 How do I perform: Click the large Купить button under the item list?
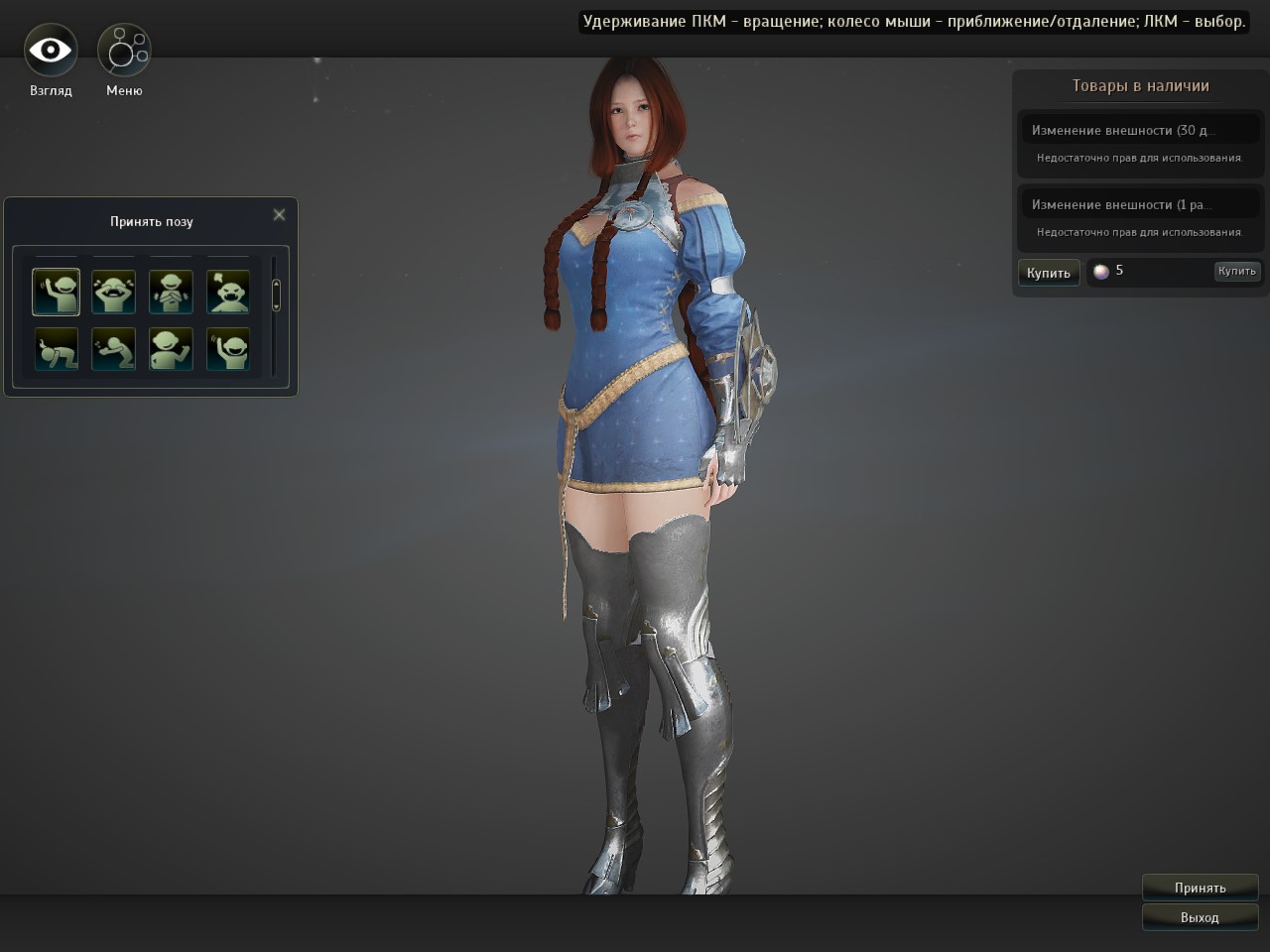(x=1049, y=273)
